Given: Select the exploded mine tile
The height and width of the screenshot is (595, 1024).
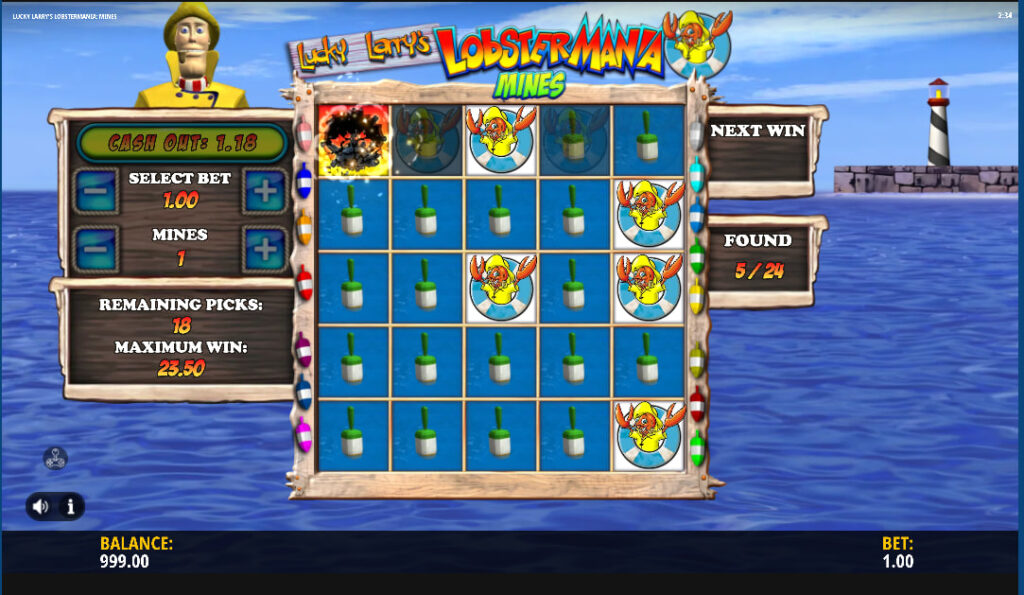Looking at the screenshot, I should tap(353, 140).
